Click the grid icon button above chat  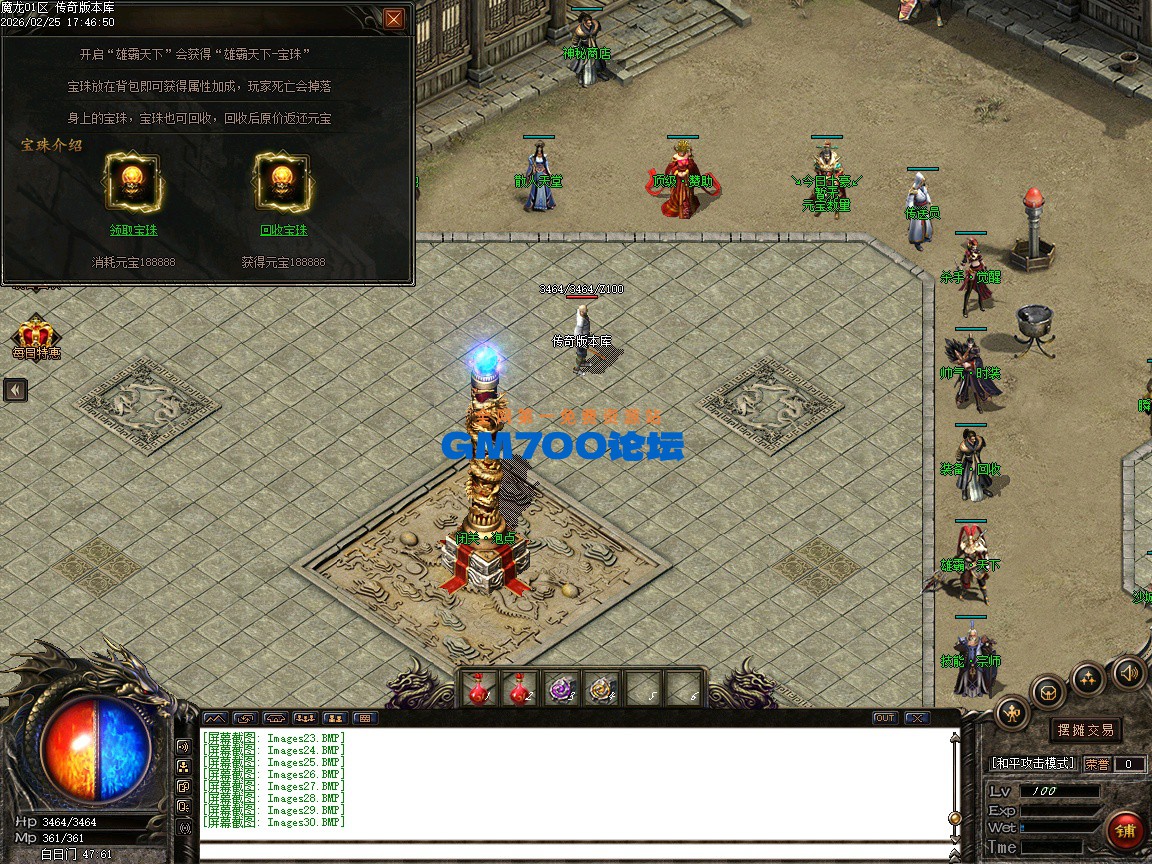[x=365, y=718]
